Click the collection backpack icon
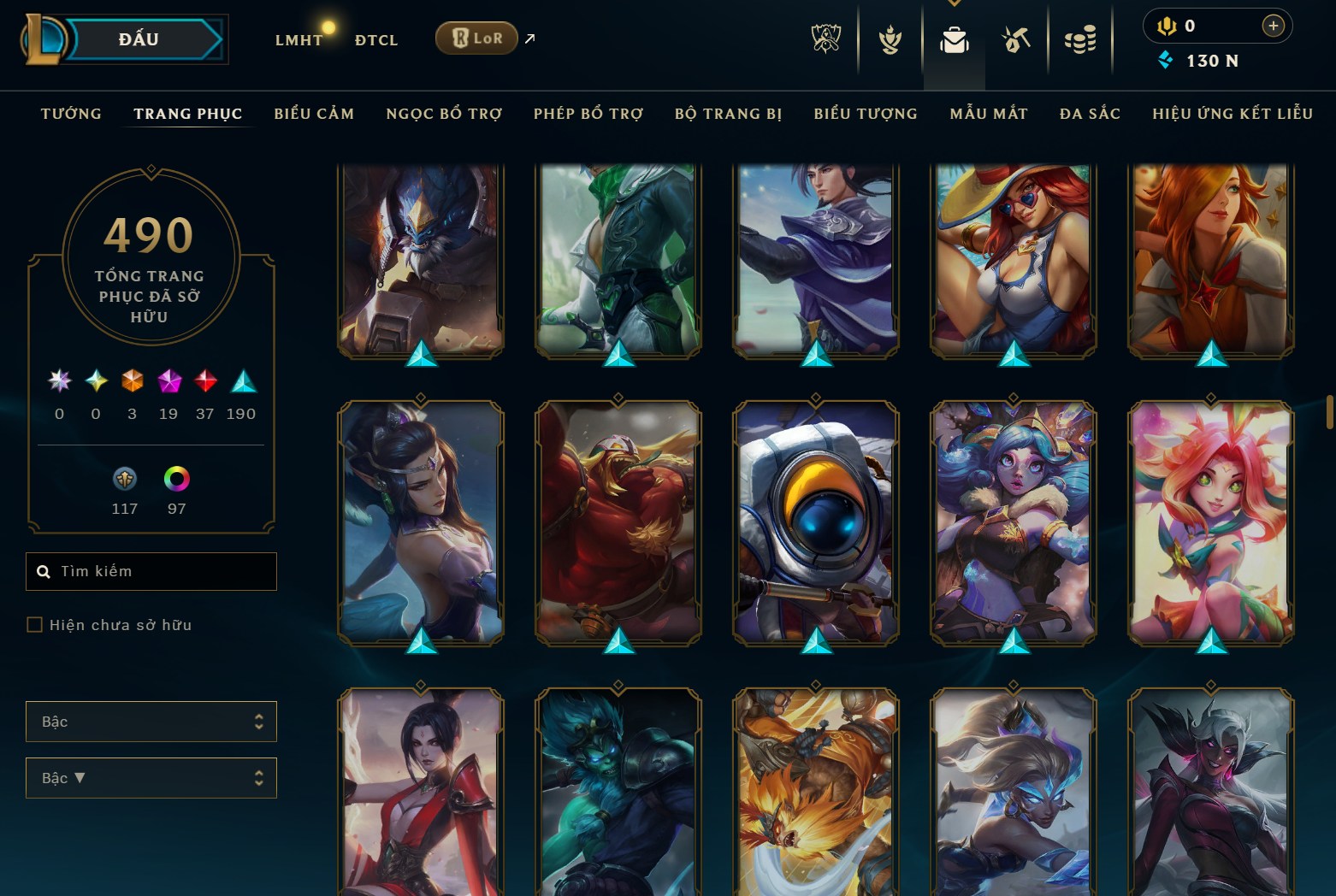The height and width of the screenshot is (896, 1336). tap(954, 38)
